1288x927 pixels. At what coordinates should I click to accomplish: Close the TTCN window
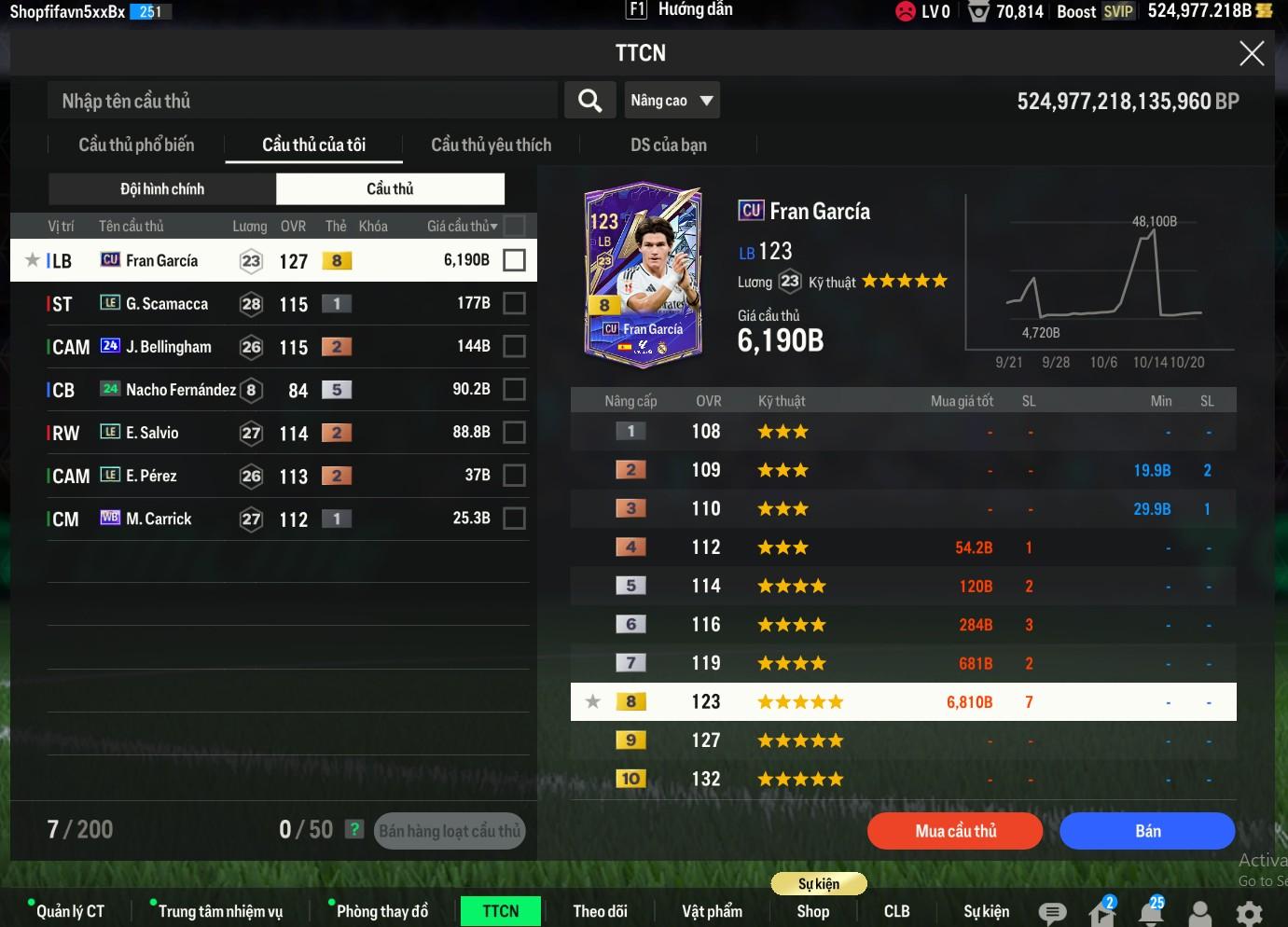pos(1251,53)
